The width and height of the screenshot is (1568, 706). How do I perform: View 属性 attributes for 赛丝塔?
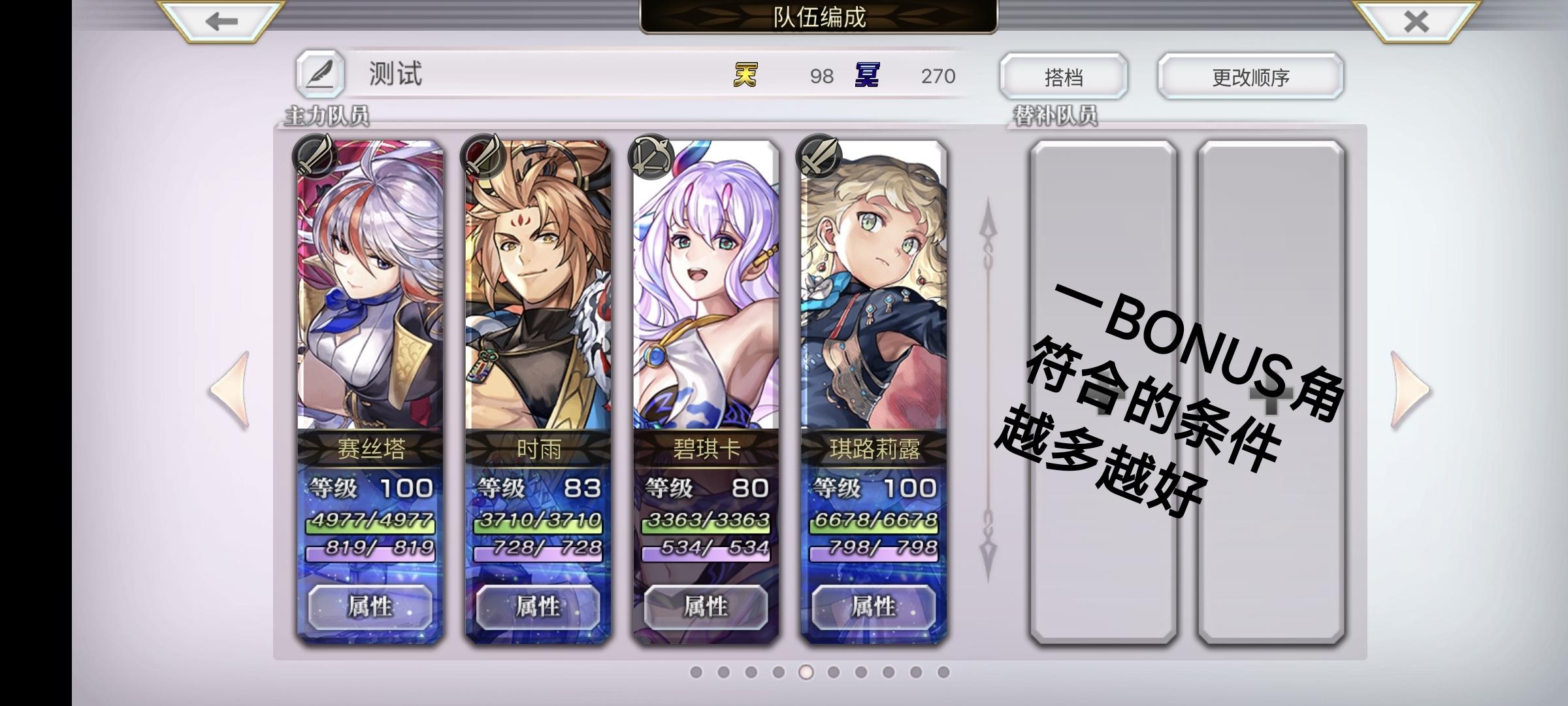point(372,605)
